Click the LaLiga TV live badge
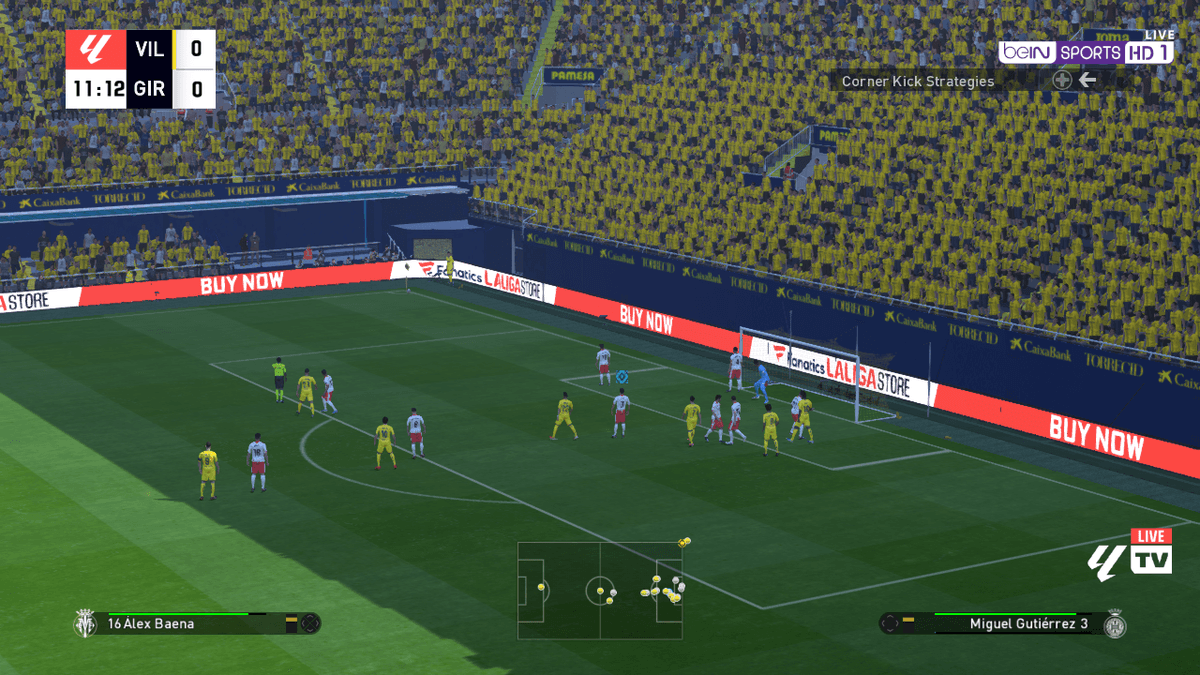Screen dimensions: 1200x675 (x=1130, y=555)
